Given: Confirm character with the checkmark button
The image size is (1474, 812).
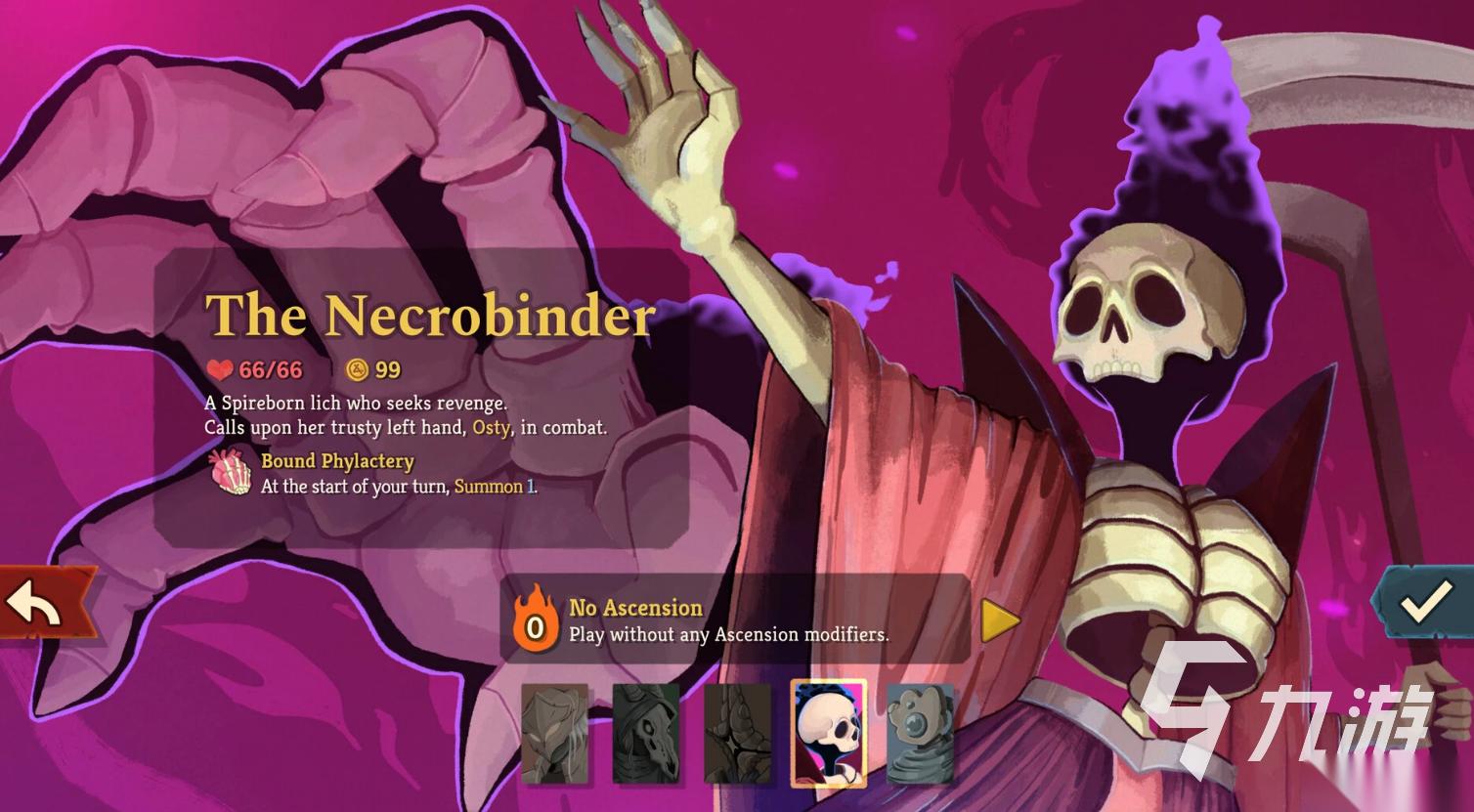Looking at the screenshot, I should tap(1424, 602).
